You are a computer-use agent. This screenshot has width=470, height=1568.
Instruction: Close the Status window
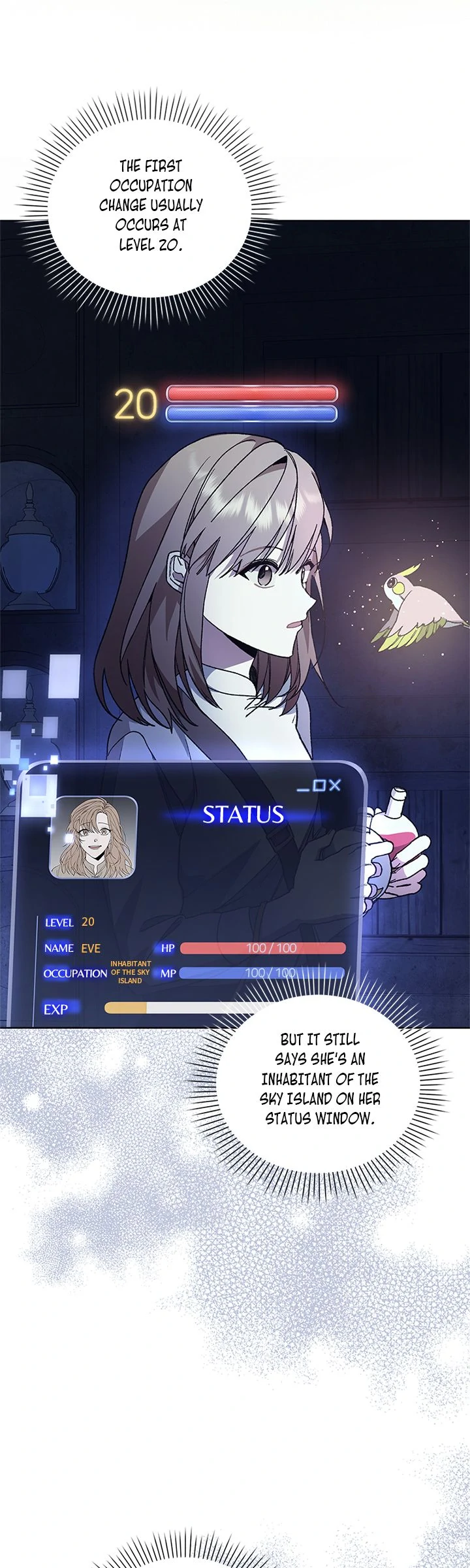[x=335, y=785]
